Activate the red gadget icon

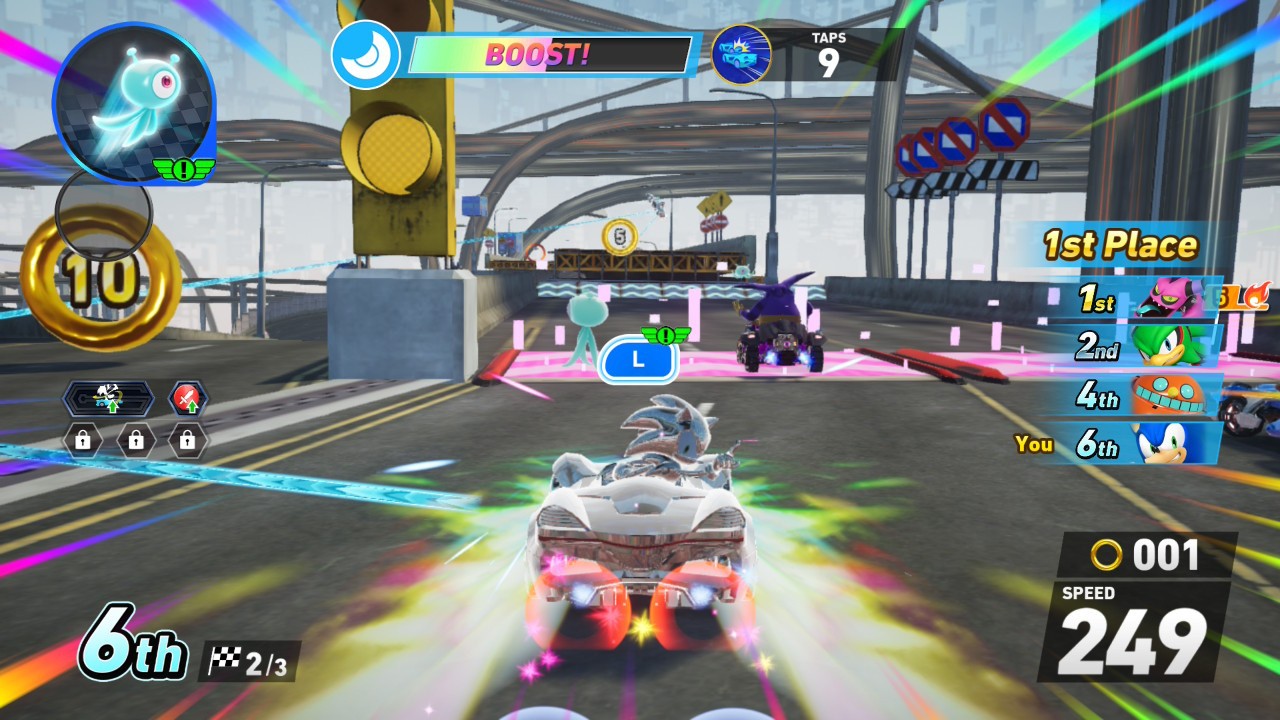pos(188,399)
